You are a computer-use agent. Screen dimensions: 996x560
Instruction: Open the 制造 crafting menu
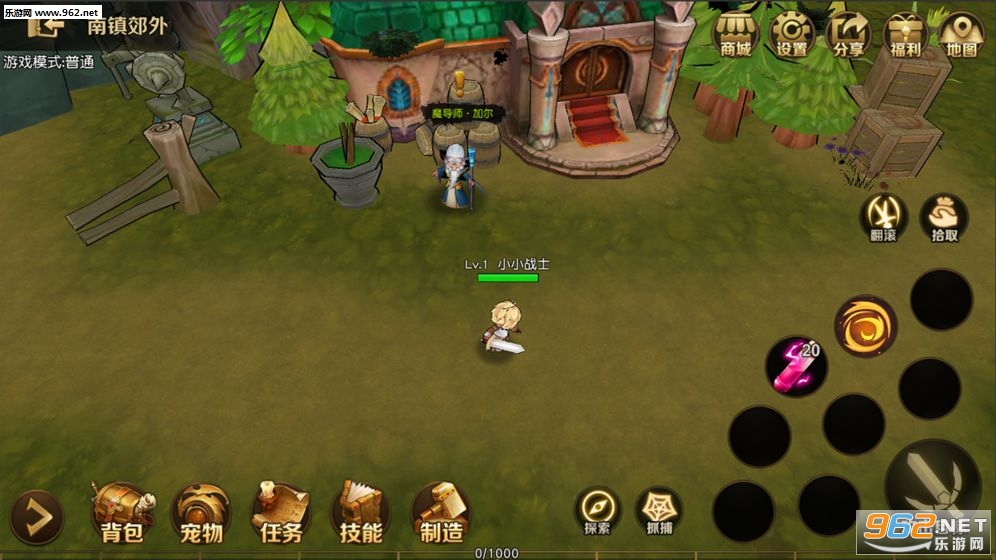coord(440,514)
